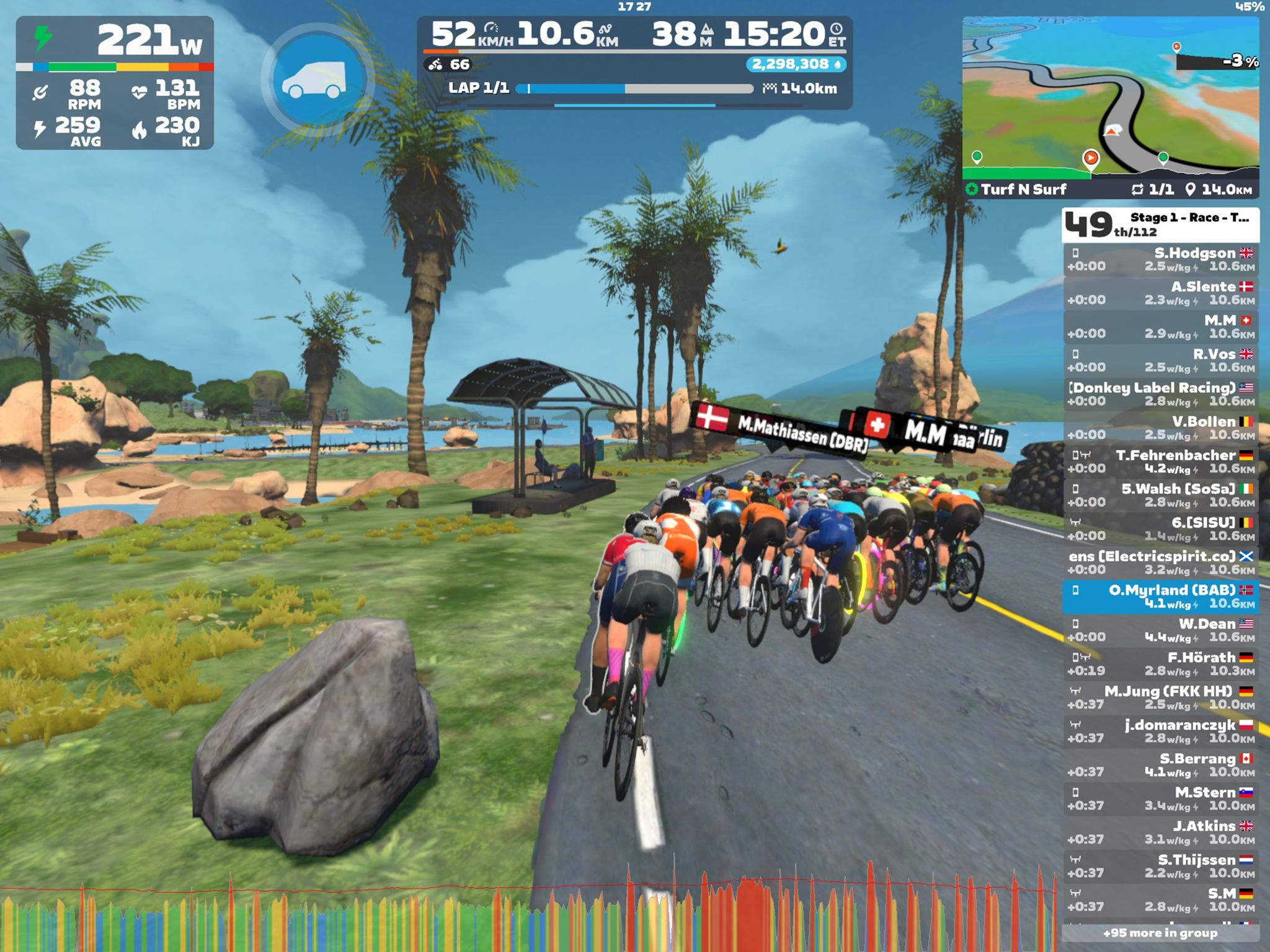Click the M.Mathiassen (DBR) rider name tag
Viewport: 1270px width, 952px height.
(783, 426)
